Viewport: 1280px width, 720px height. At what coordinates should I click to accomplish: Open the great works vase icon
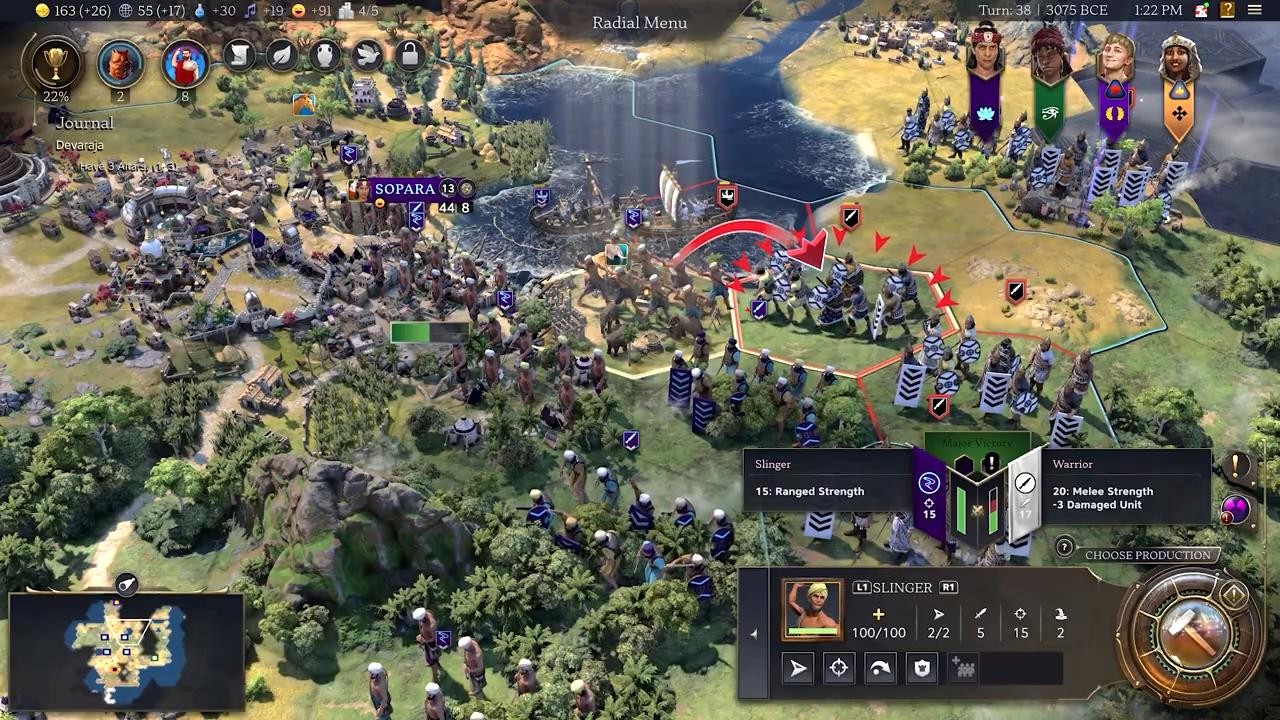(x=325, y=55)
